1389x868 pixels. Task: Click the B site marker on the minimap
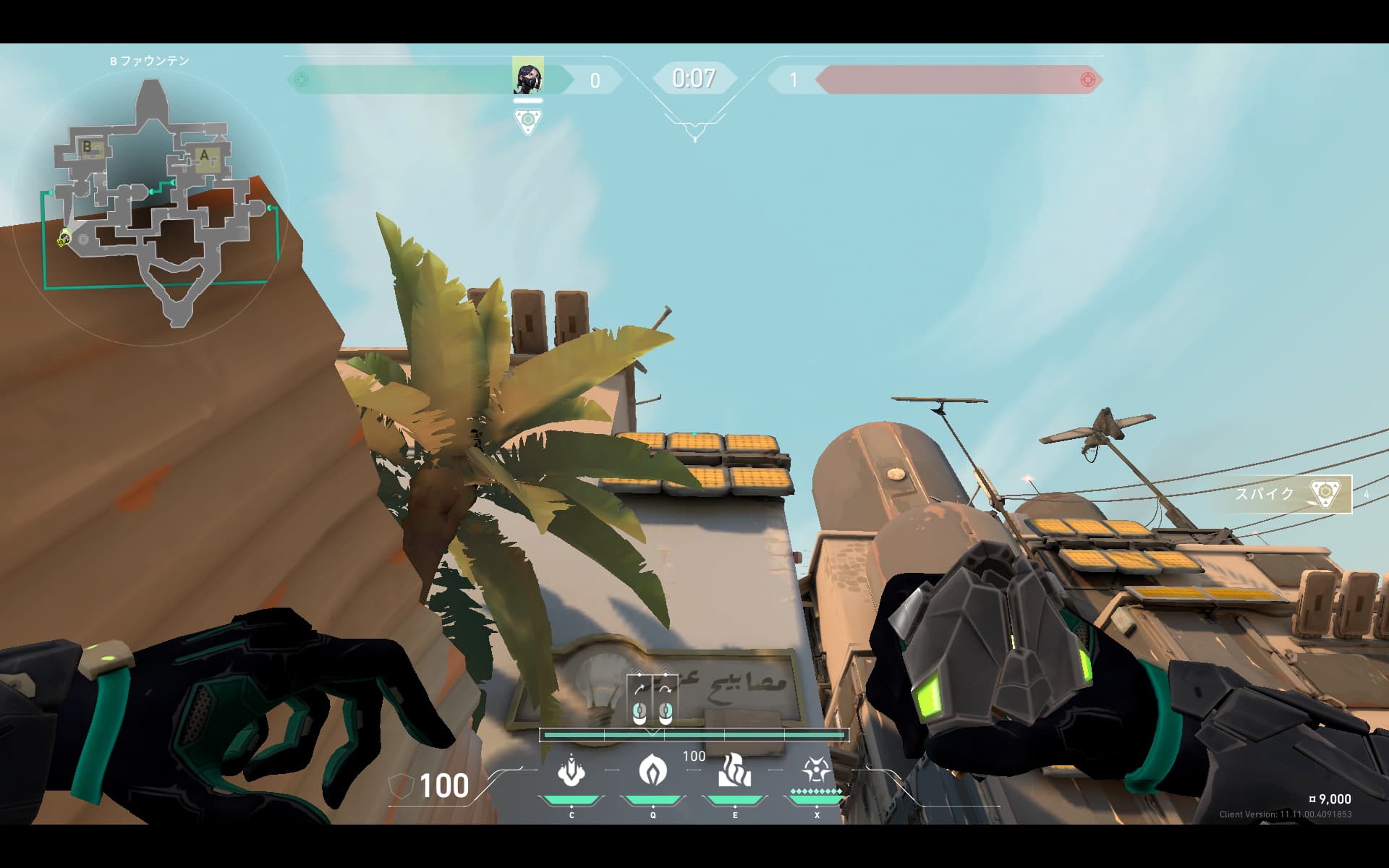88,147
